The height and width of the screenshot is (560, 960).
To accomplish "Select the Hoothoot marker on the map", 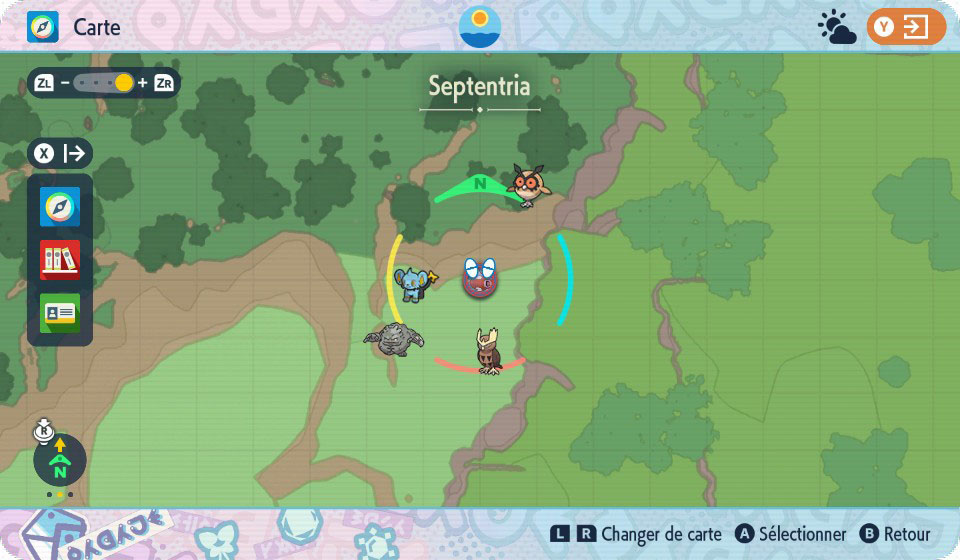I will coord(528,184).
